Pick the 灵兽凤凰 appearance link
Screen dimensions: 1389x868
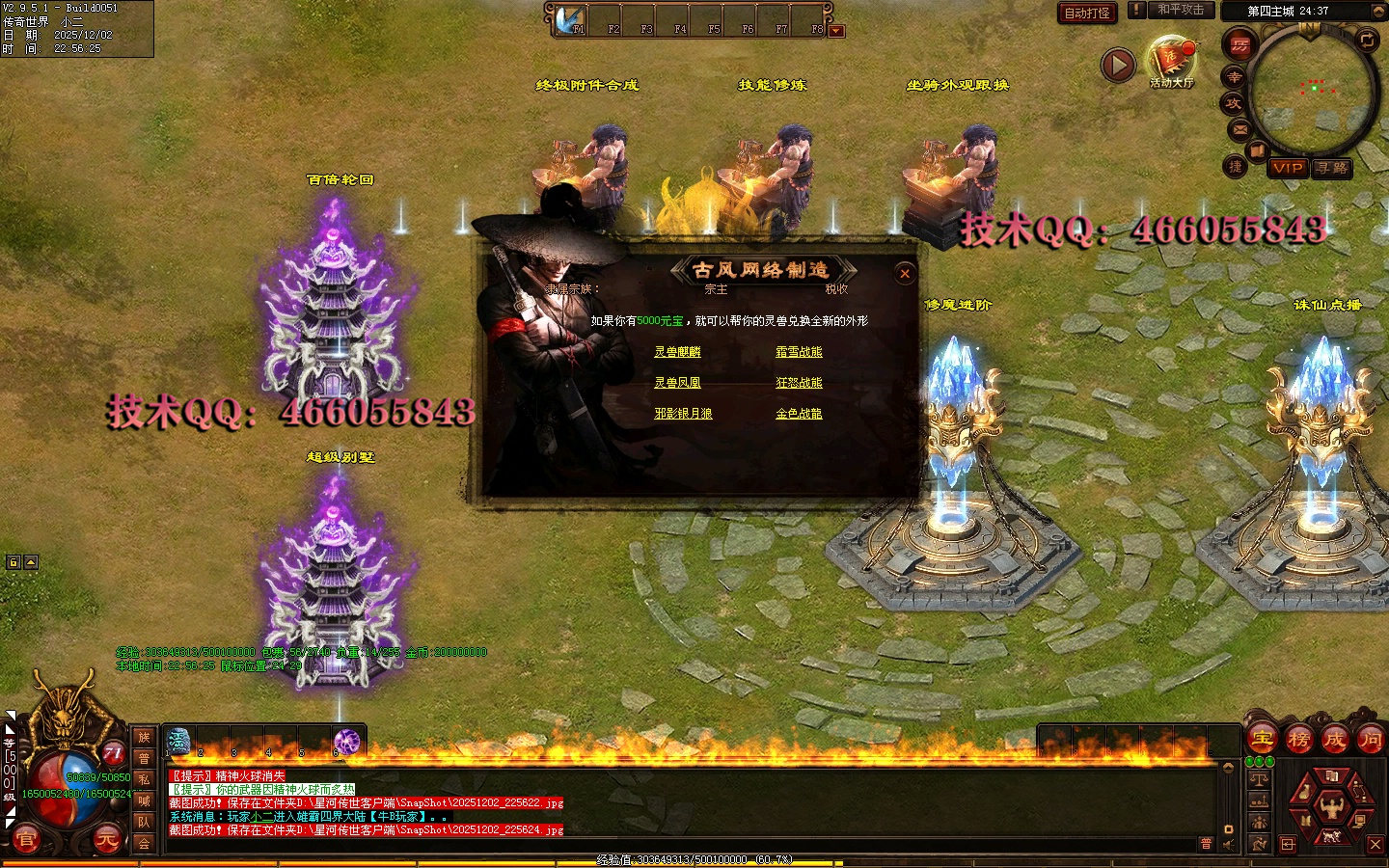coord(677,383)
